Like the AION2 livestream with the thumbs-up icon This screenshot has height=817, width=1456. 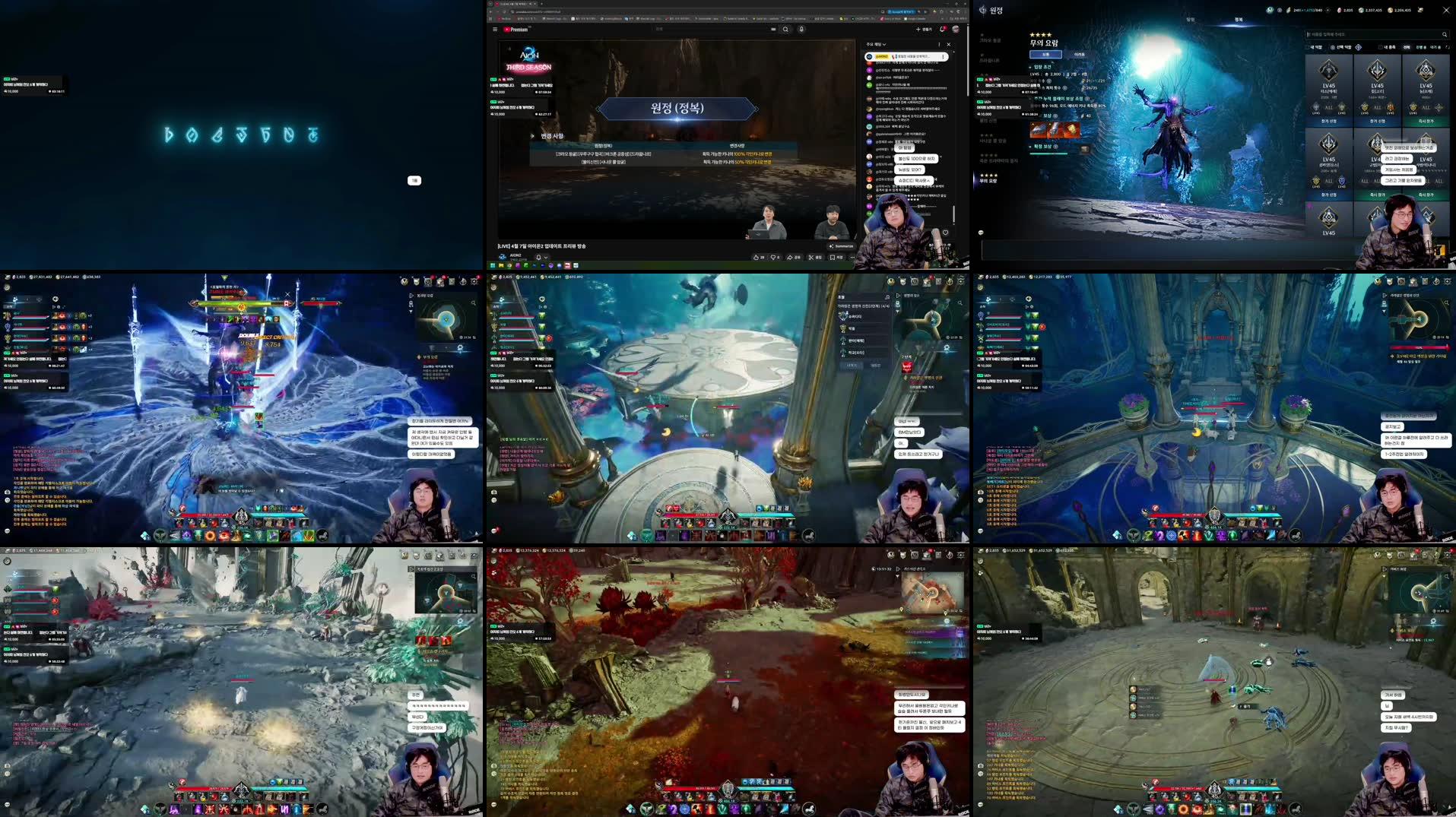point(756,258)
